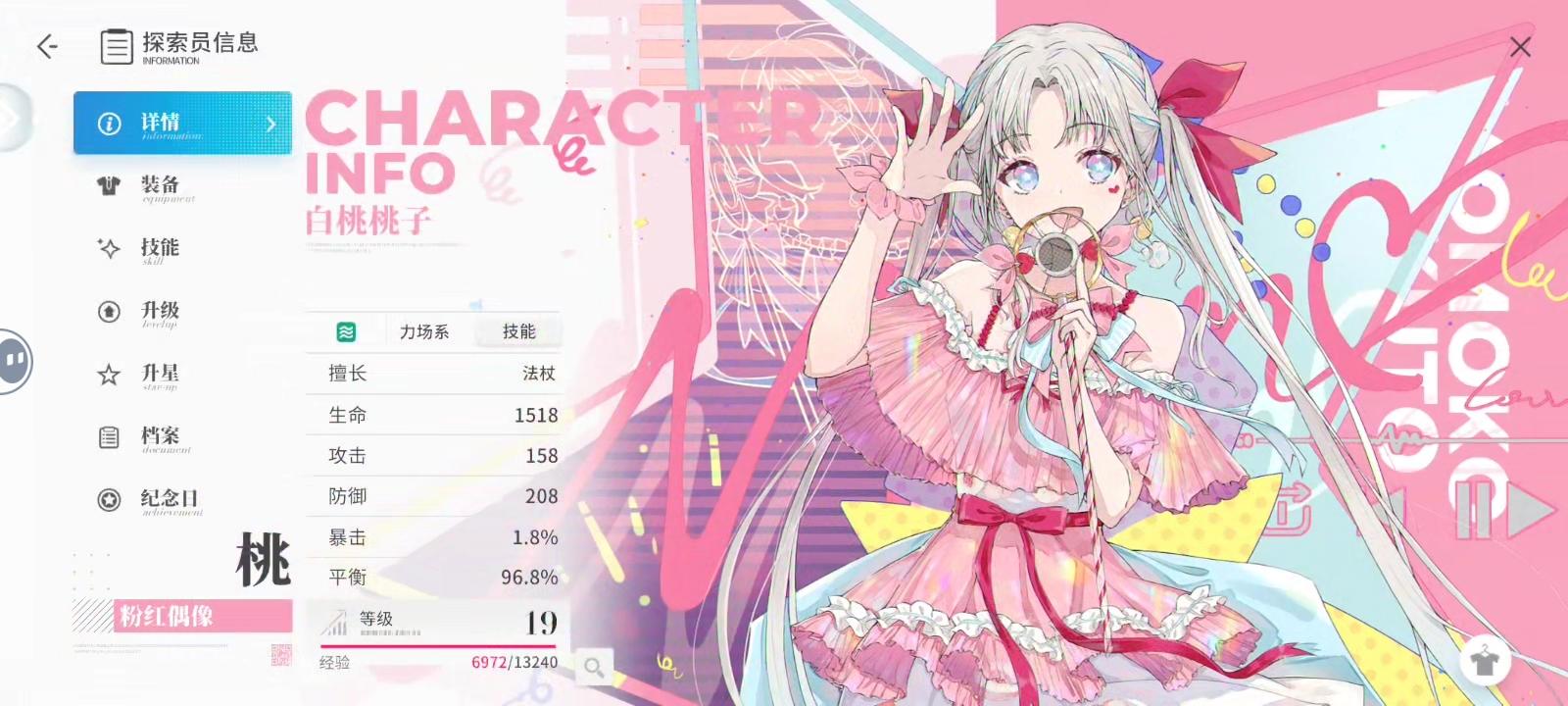This screenshot has height=706, width=1568.
Task: Expand the chevron on the 详情 button
Action: pyautogui.click(x=271, y=124)
